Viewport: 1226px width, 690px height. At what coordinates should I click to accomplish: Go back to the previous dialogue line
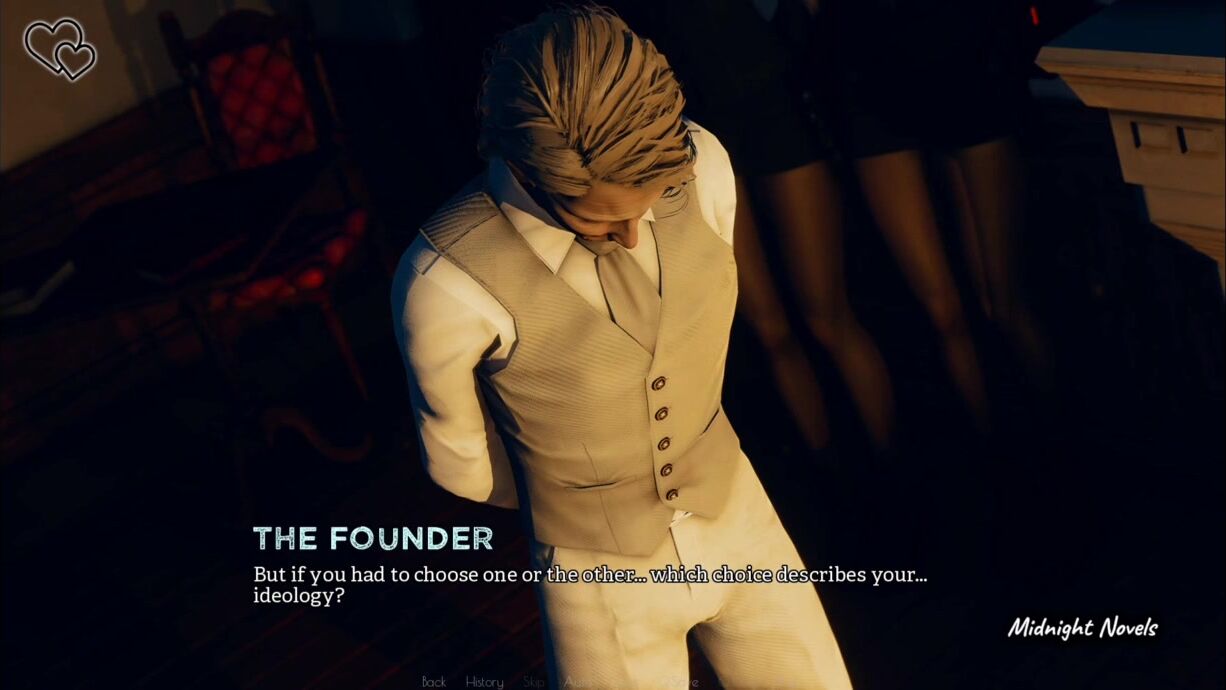[x=434, y=682]
